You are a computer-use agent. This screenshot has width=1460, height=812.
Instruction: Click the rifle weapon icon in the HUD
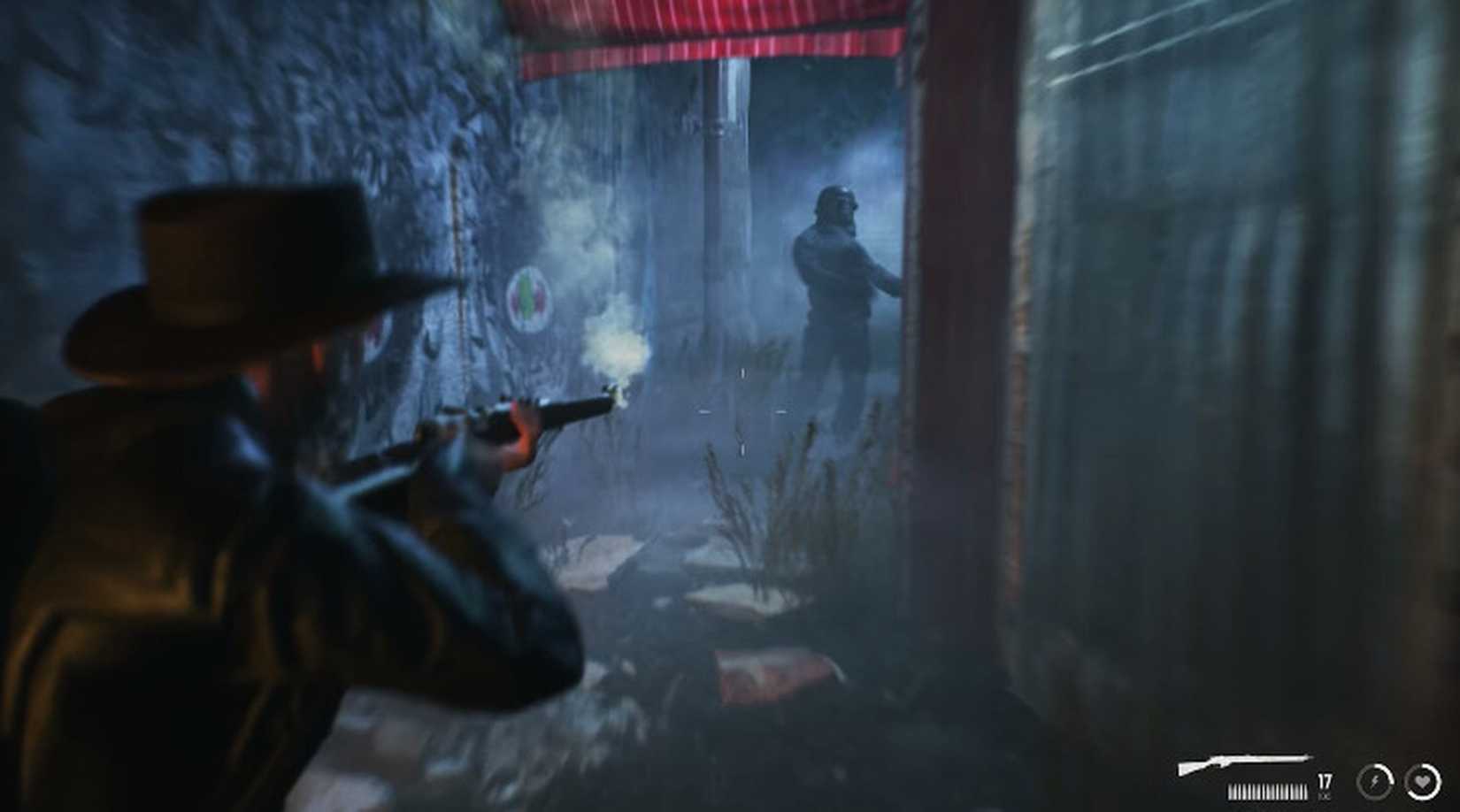tap(1243, 759)
